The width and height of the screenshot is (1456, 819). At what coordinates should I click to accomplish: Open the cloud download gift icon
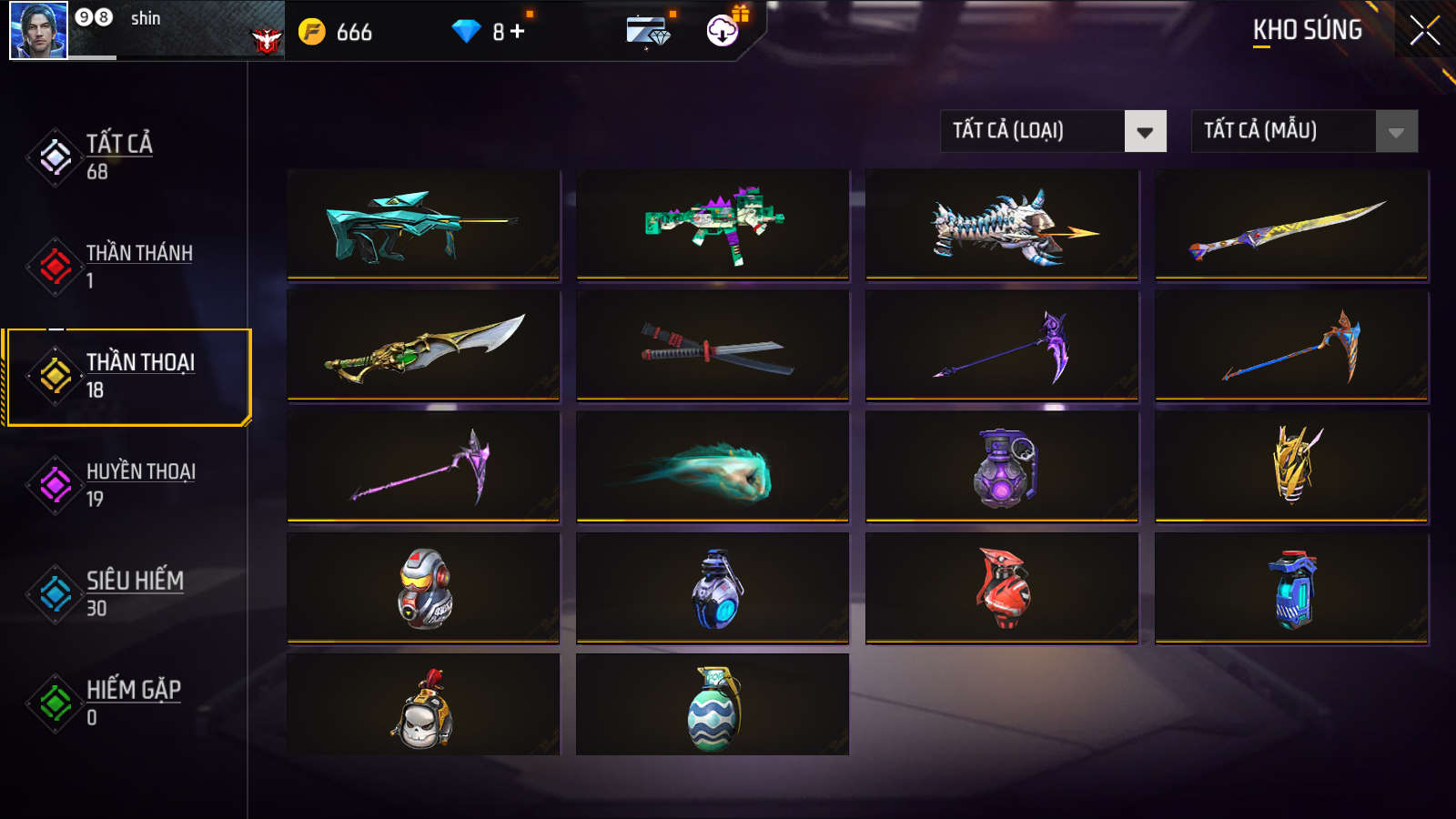coord(723,31)
